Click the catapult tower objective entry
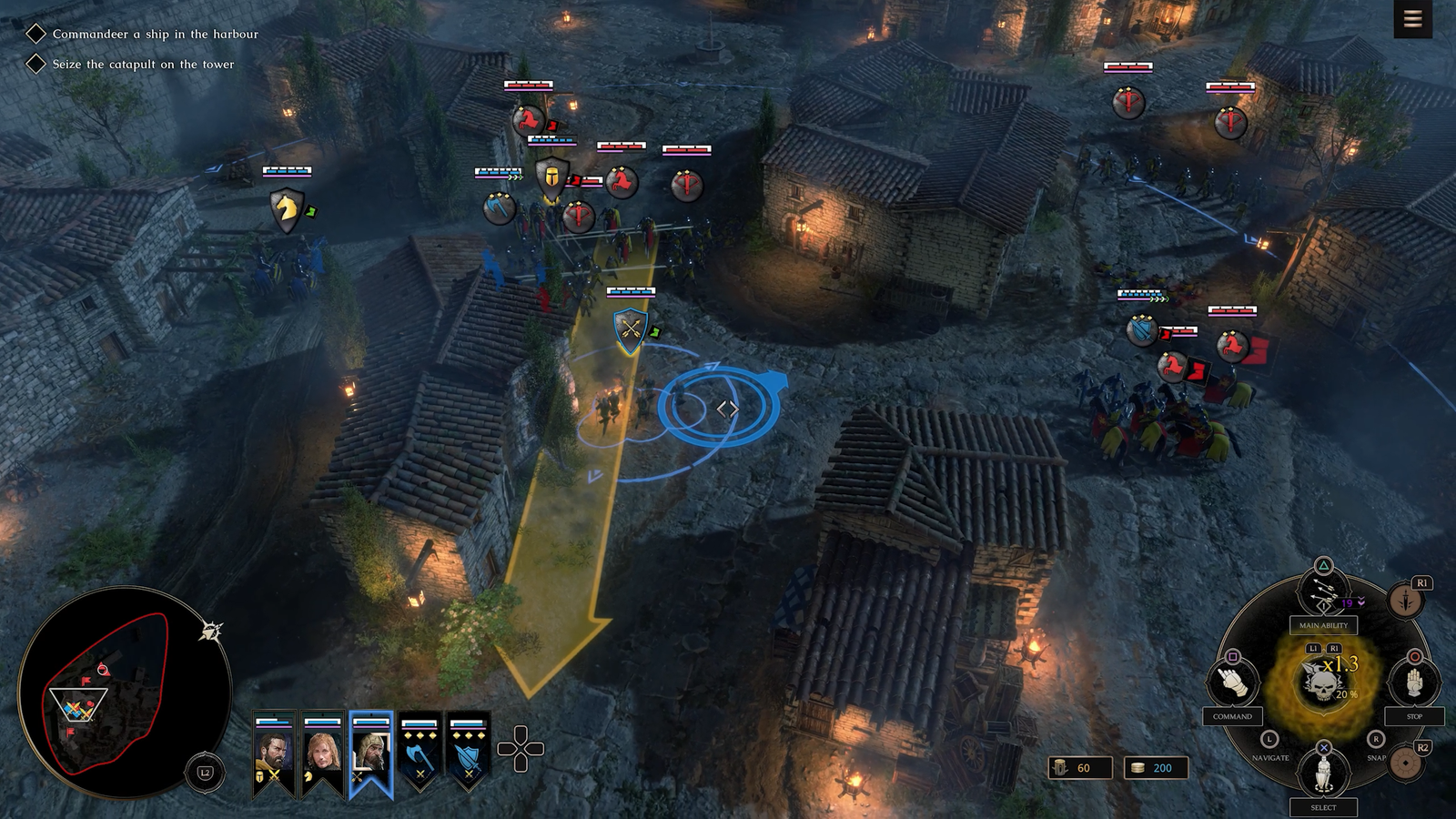Image resolution: width=1456 pixels, height=819 pixels. pos(143,64)
